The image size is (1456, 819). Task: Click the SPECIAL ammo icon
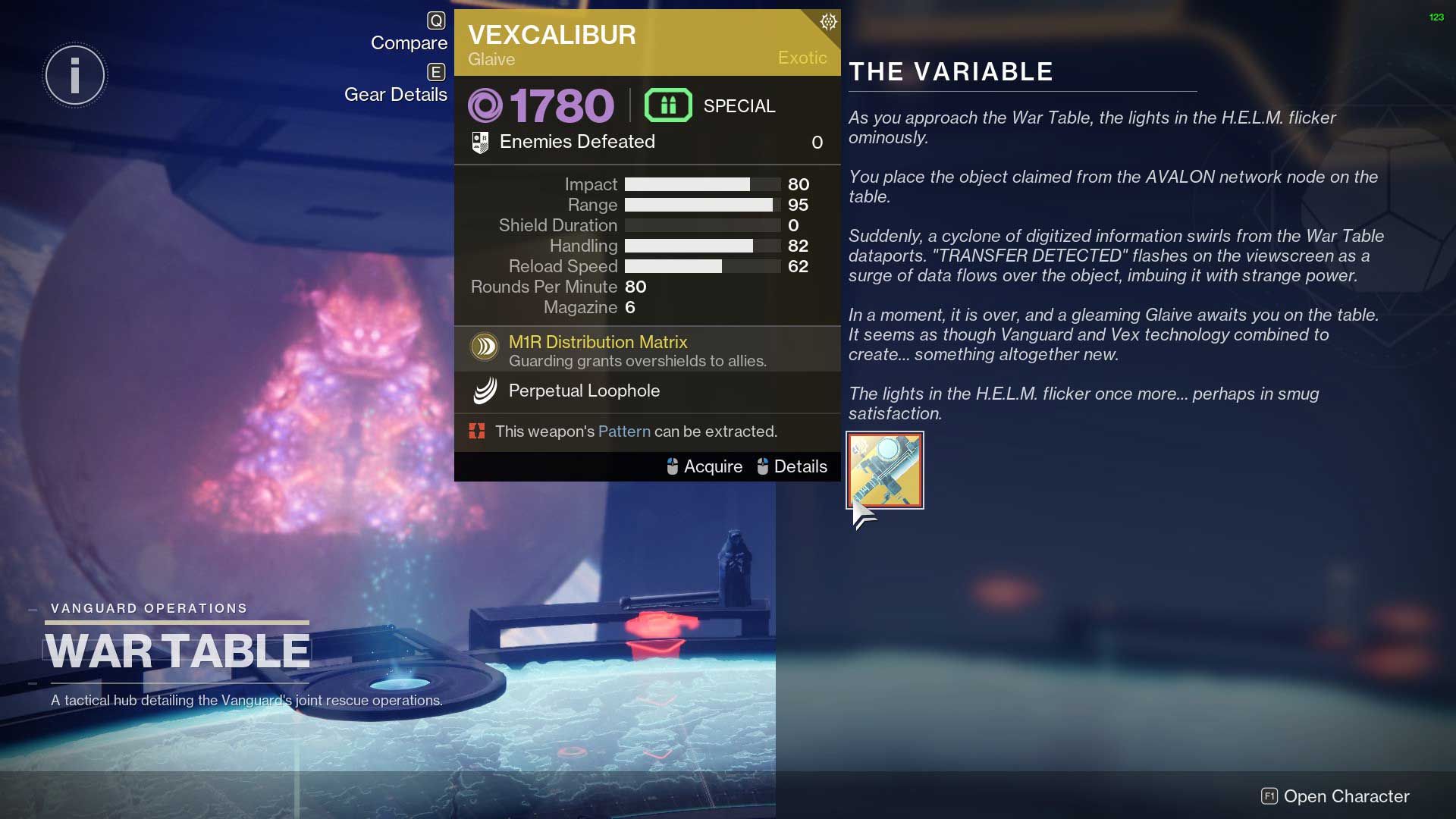[667, 105]
